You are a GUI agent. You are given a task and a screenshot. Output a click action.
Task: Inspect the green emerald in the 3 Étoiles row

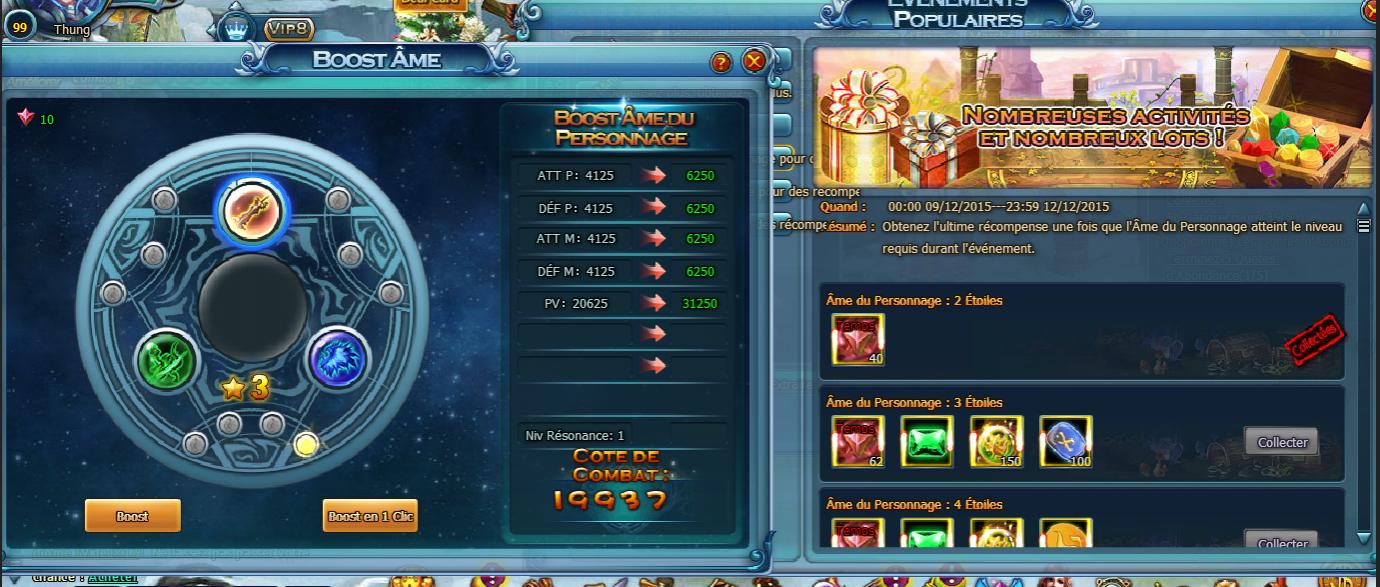(x=927, y=441)
